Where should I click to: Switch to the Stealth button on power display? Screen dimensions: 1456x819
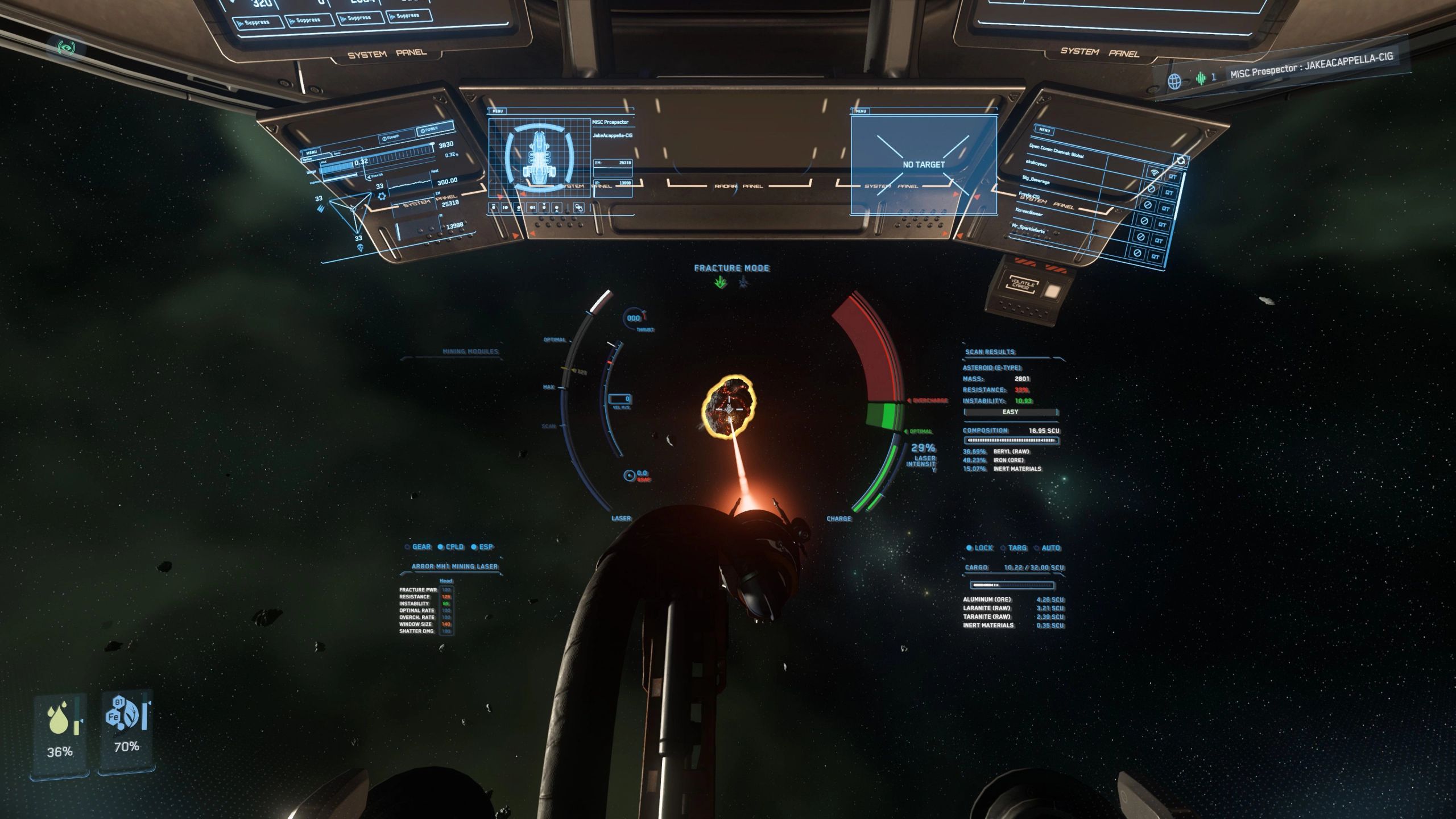[x=392, y=137]
